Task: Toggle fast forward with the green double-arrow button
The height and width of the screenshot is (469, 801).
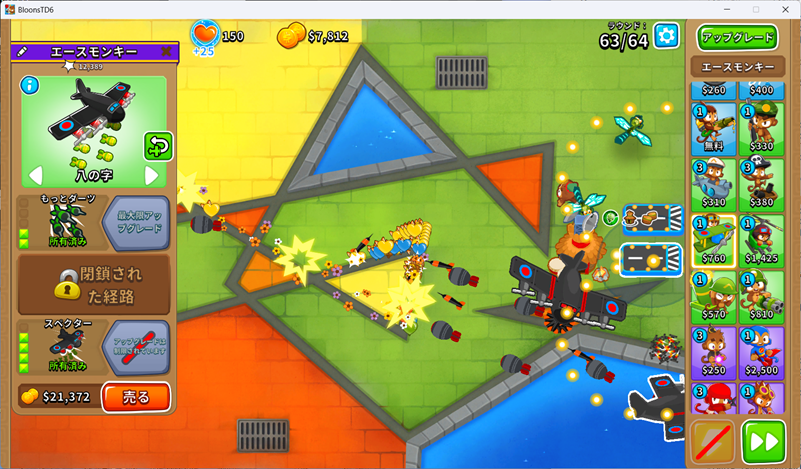Action: (764, 442)
